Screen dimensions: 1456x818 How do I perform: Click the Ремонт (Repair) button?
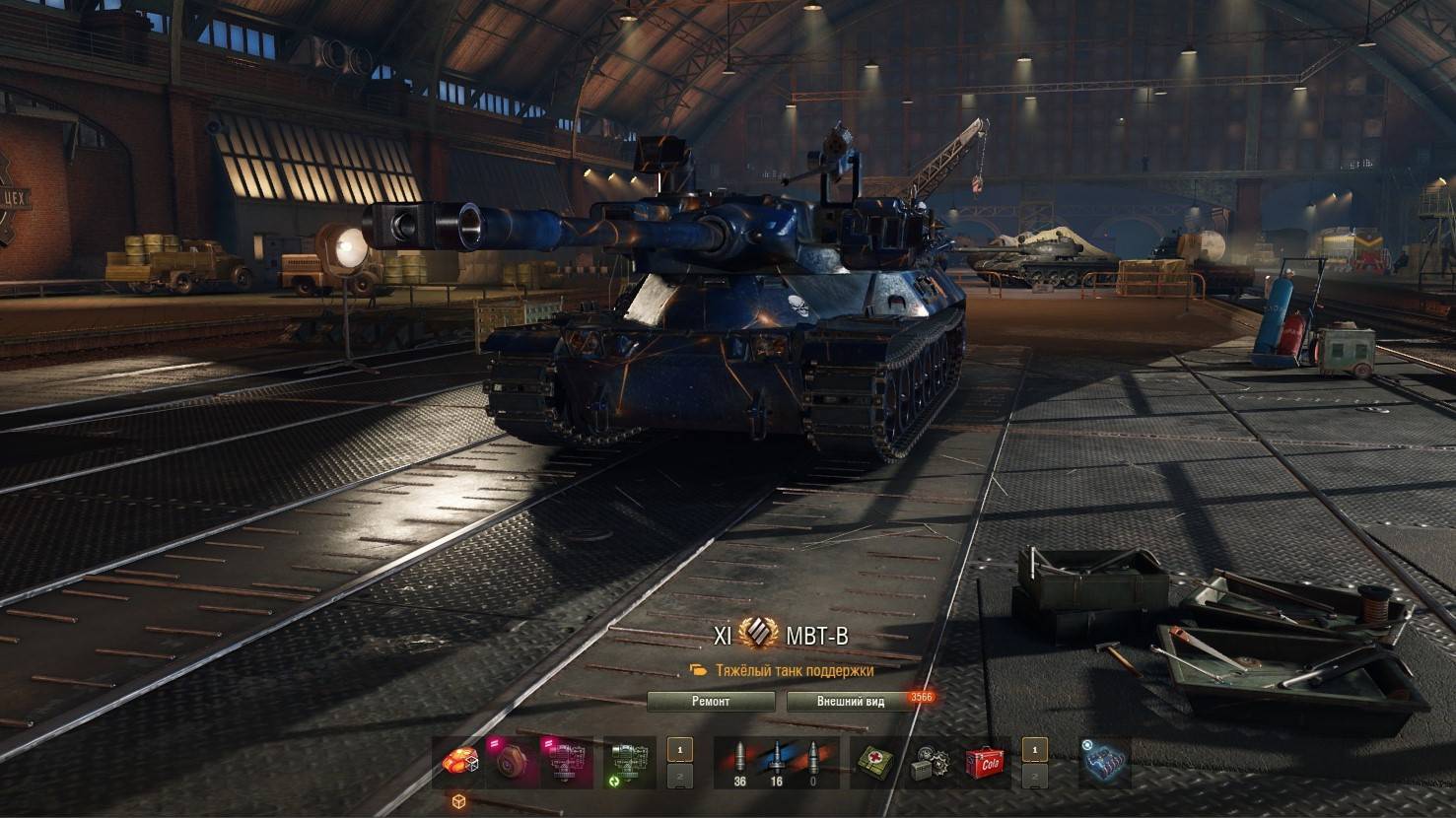tap(711, 702)
